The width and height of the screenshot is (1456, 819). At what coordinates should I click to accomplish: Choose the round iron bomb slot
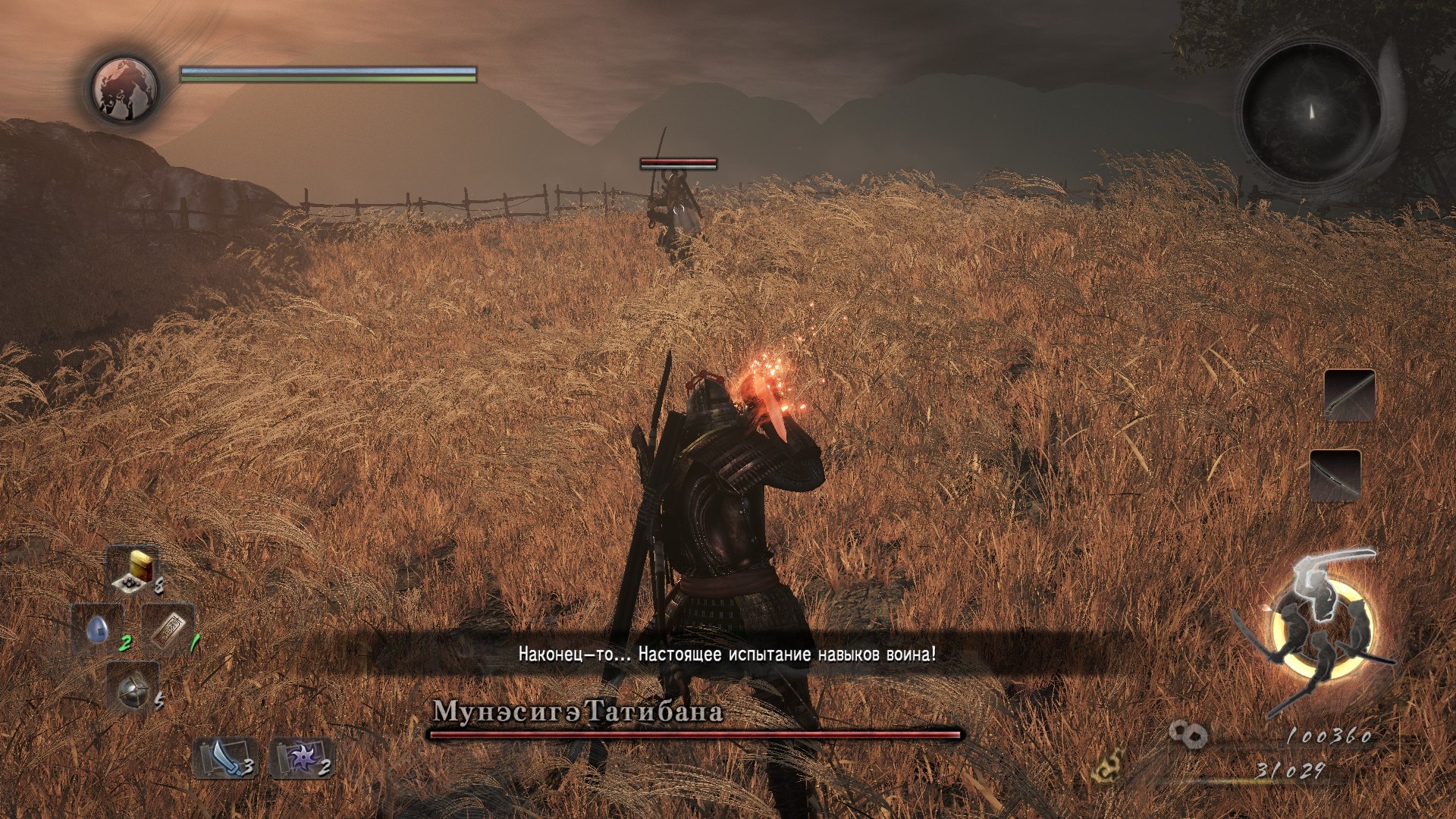coord(132,688)
